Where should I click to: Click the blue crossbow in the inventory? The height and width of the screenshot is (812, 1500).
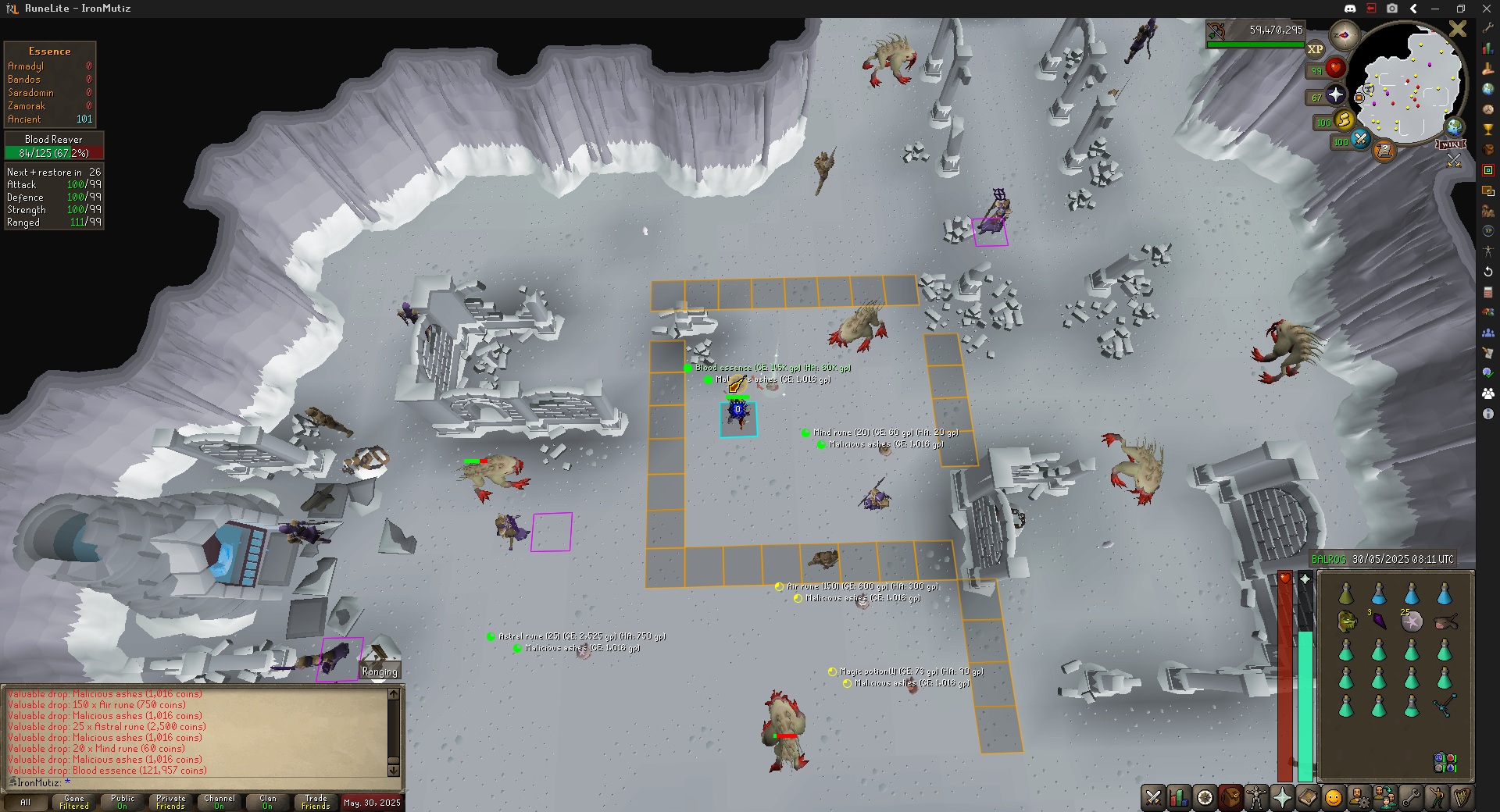1444,705
